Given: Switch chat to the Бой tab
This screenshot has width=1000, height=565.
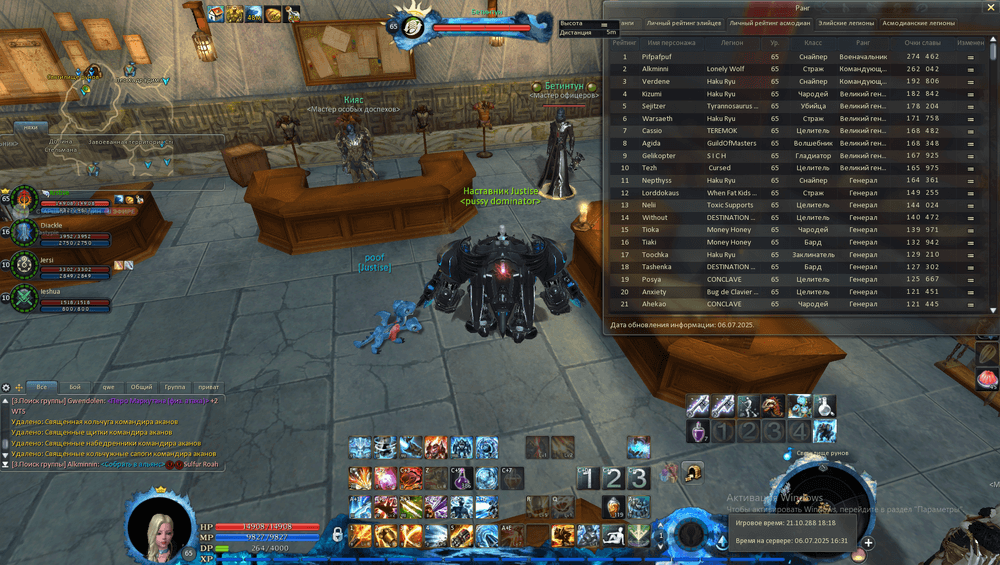Looking at the screenshot, I should point(75,386).
